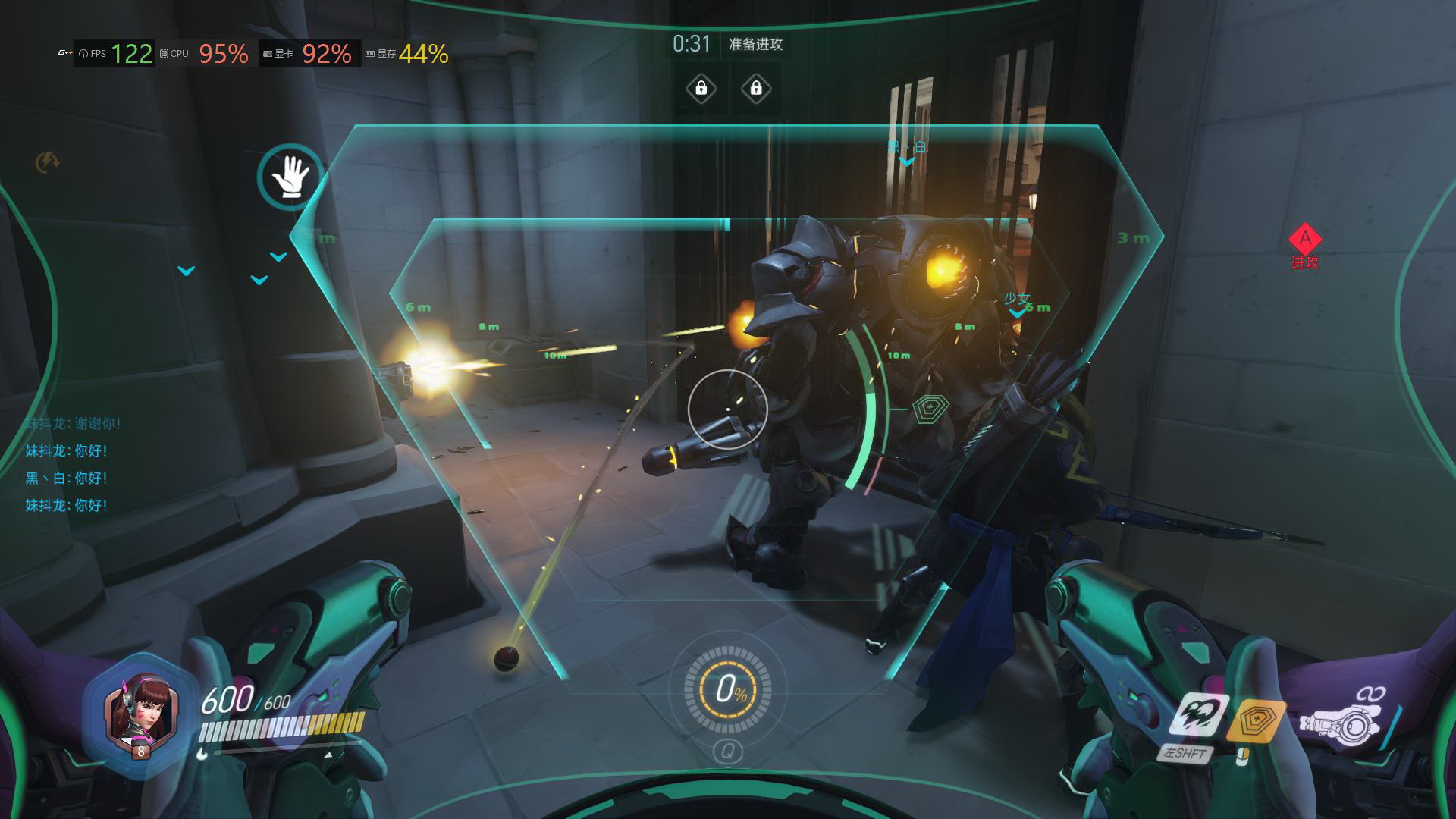Image resolution: width=1456 pixels, height=819 pixels.
Task: Click the red objective A attack marker
Action: point(1305,240)
